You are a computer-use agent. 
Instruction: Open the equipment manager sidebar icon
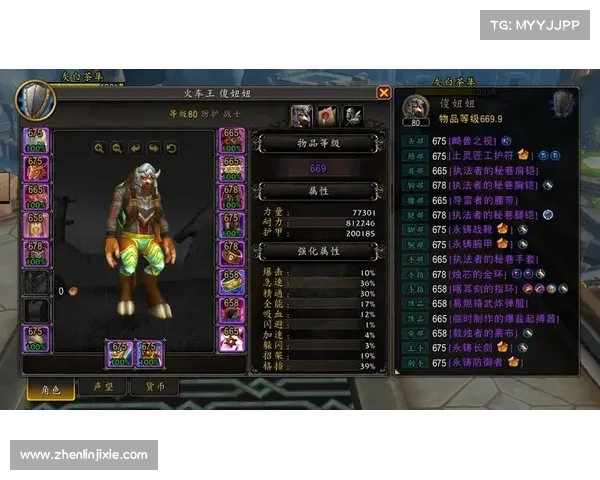tap(351, 115)
